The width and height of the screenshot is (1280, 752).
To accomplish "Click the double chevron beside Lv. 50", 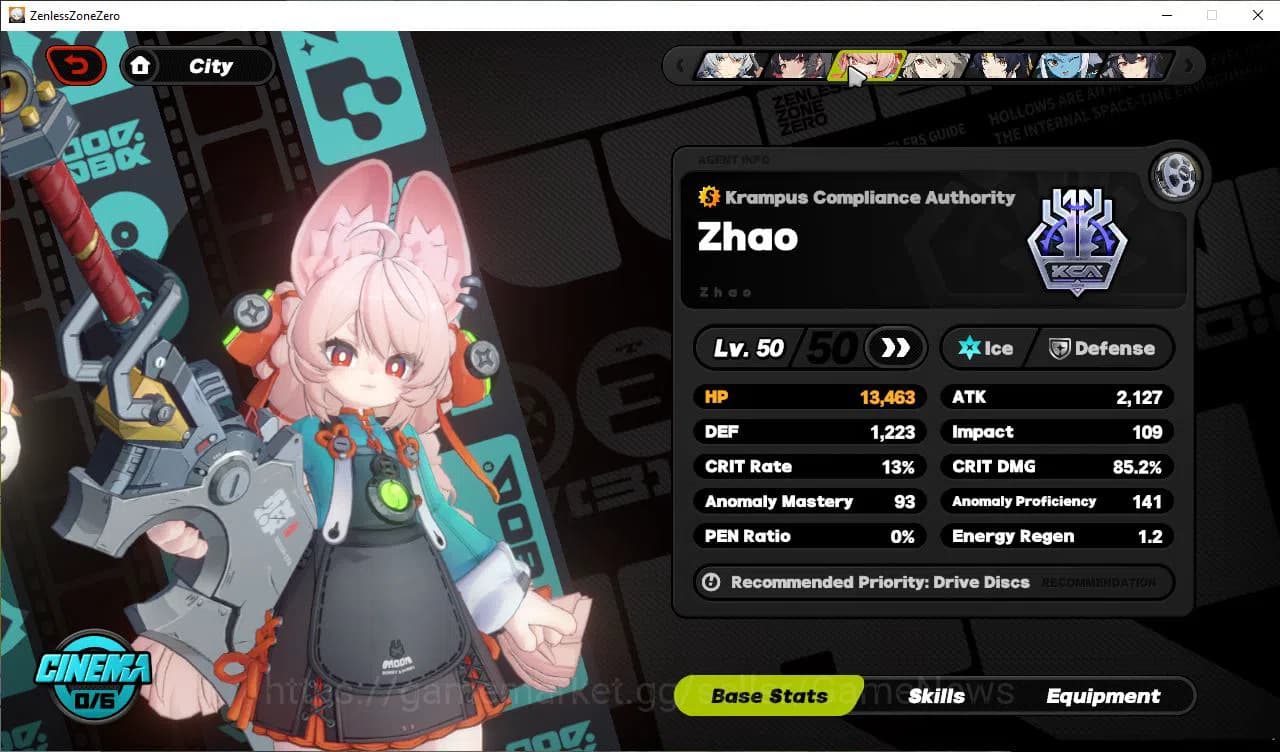I will click(893, 348).
